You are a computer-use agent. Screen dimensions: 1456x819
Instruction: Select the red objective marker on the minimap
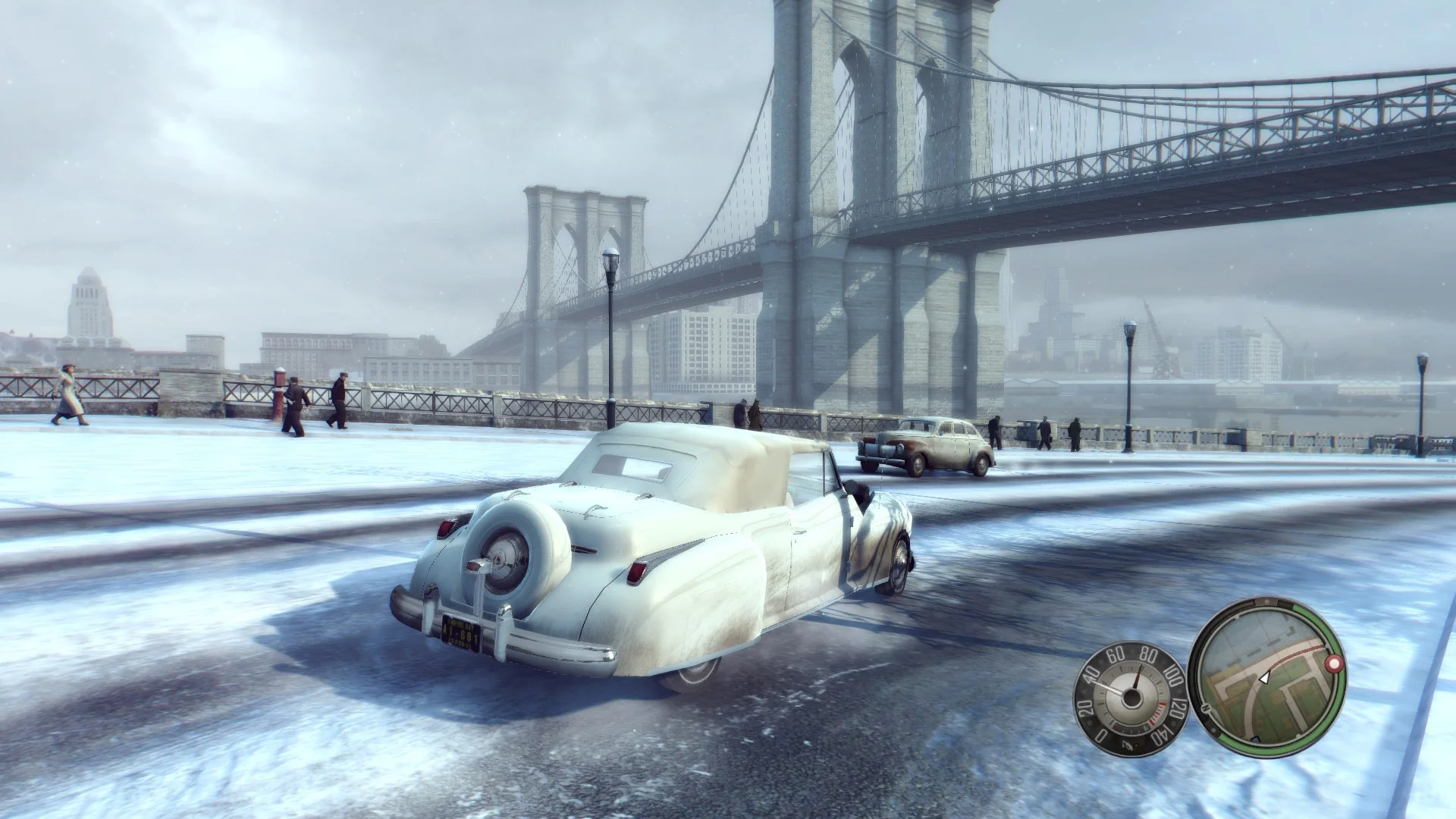tap(1334, 664)
